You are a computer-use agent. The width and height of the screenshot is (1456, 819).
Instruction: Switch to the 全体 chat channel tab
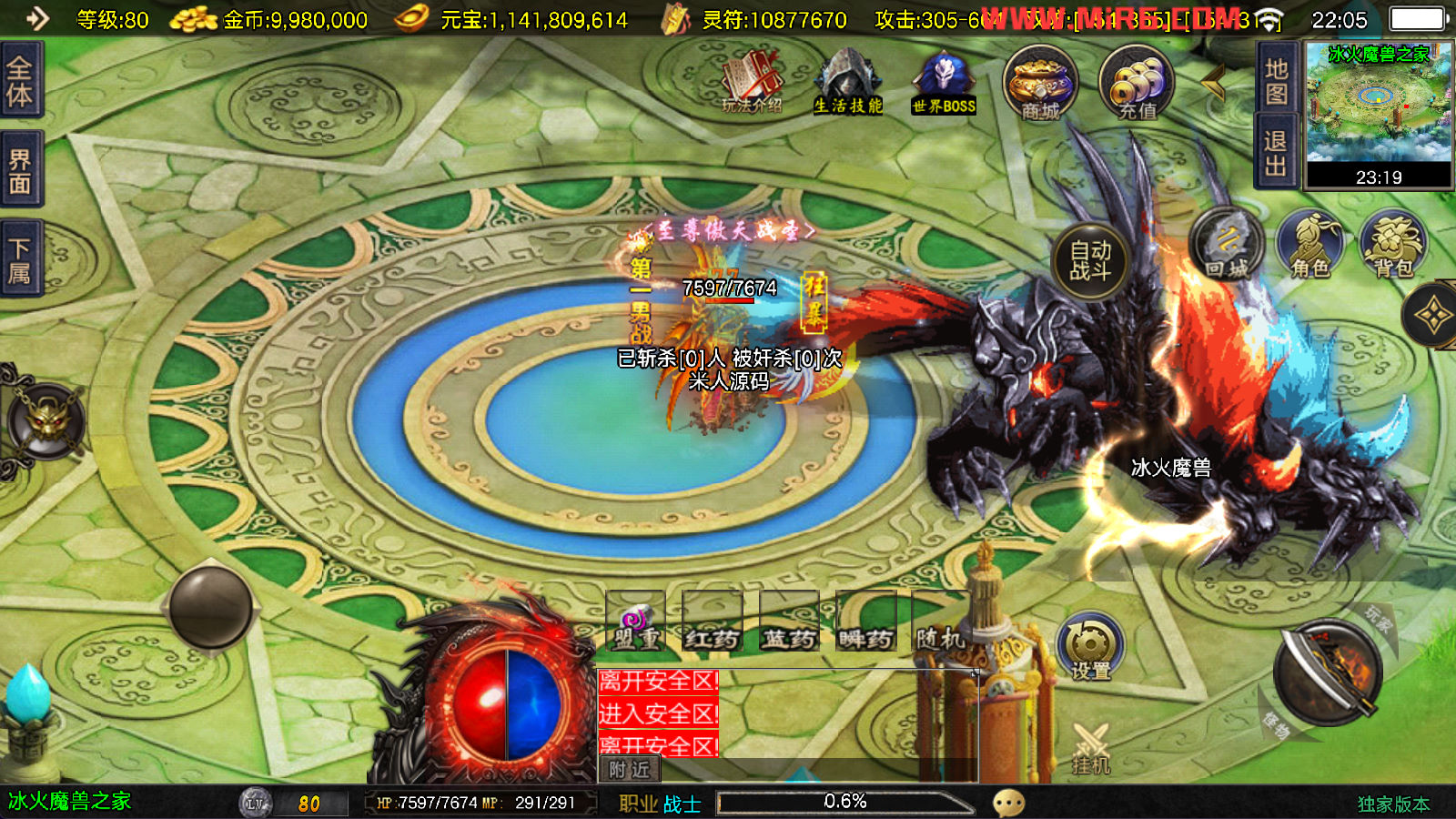[20, 79]
